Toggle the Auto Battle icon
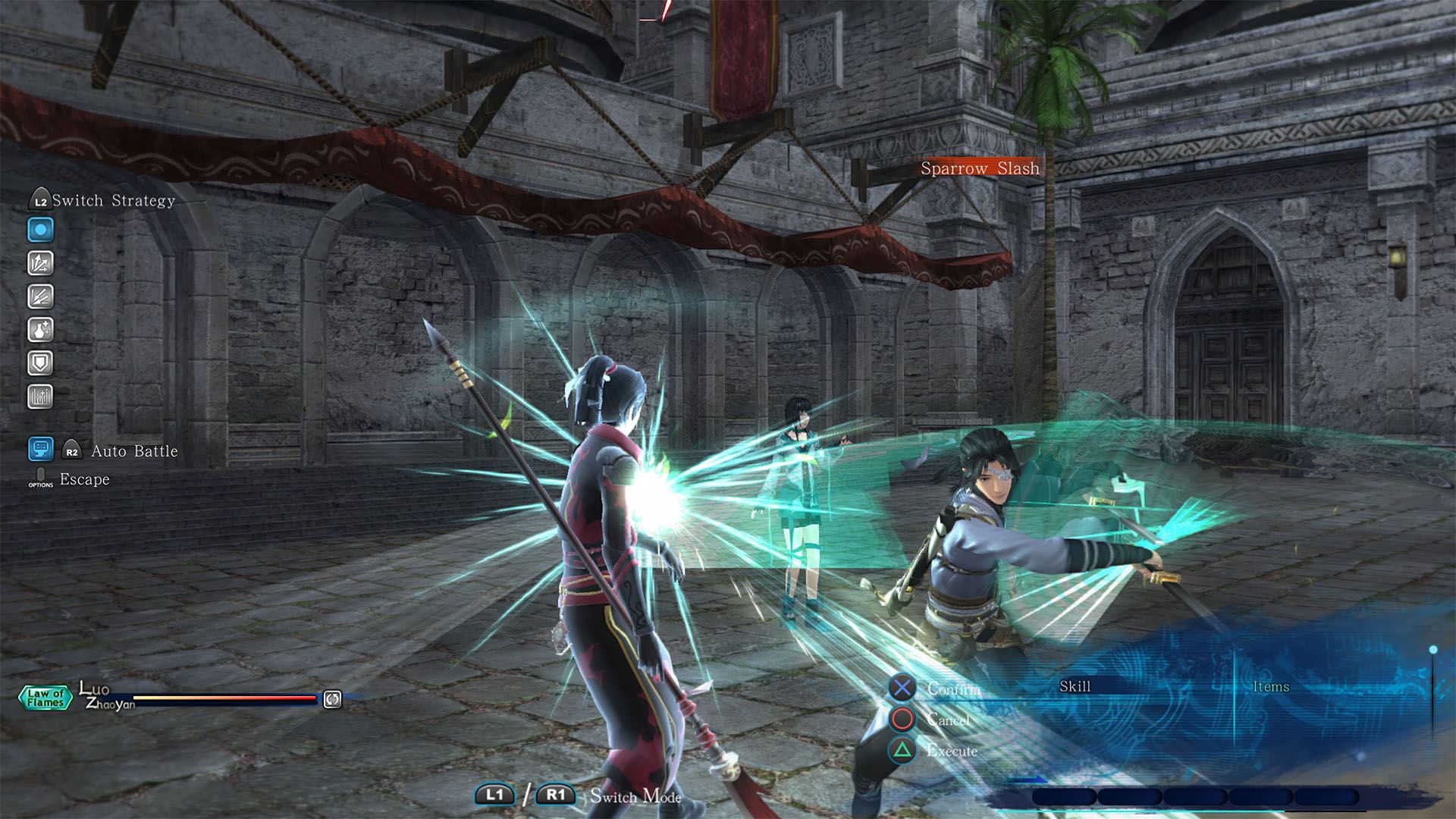The height and width of the screenshot is (819, 1456). coord(41,449)
